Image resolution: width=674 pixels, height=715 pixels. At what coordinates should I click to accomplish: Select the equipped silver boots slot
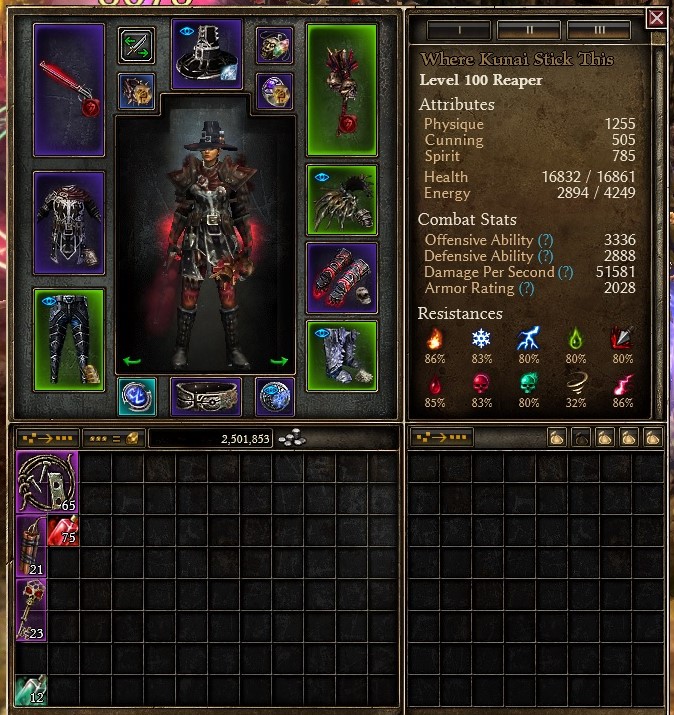(341, 356)
